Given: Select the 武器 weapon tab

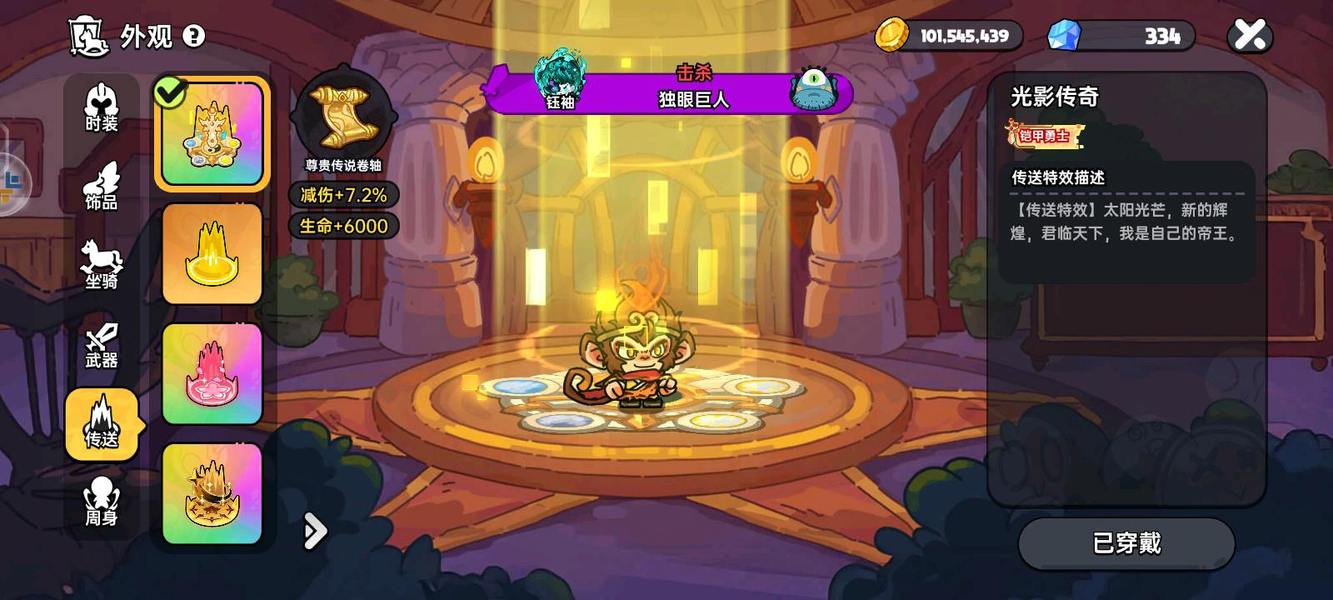Looking at the screenshot, I should click(102, 344).
